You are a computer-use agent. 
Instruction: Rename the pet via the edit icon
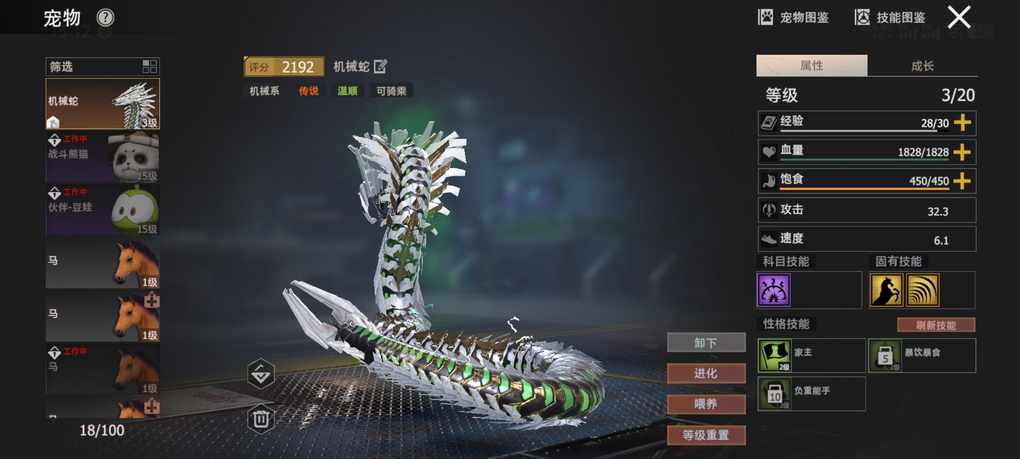[x=380, y=67]
